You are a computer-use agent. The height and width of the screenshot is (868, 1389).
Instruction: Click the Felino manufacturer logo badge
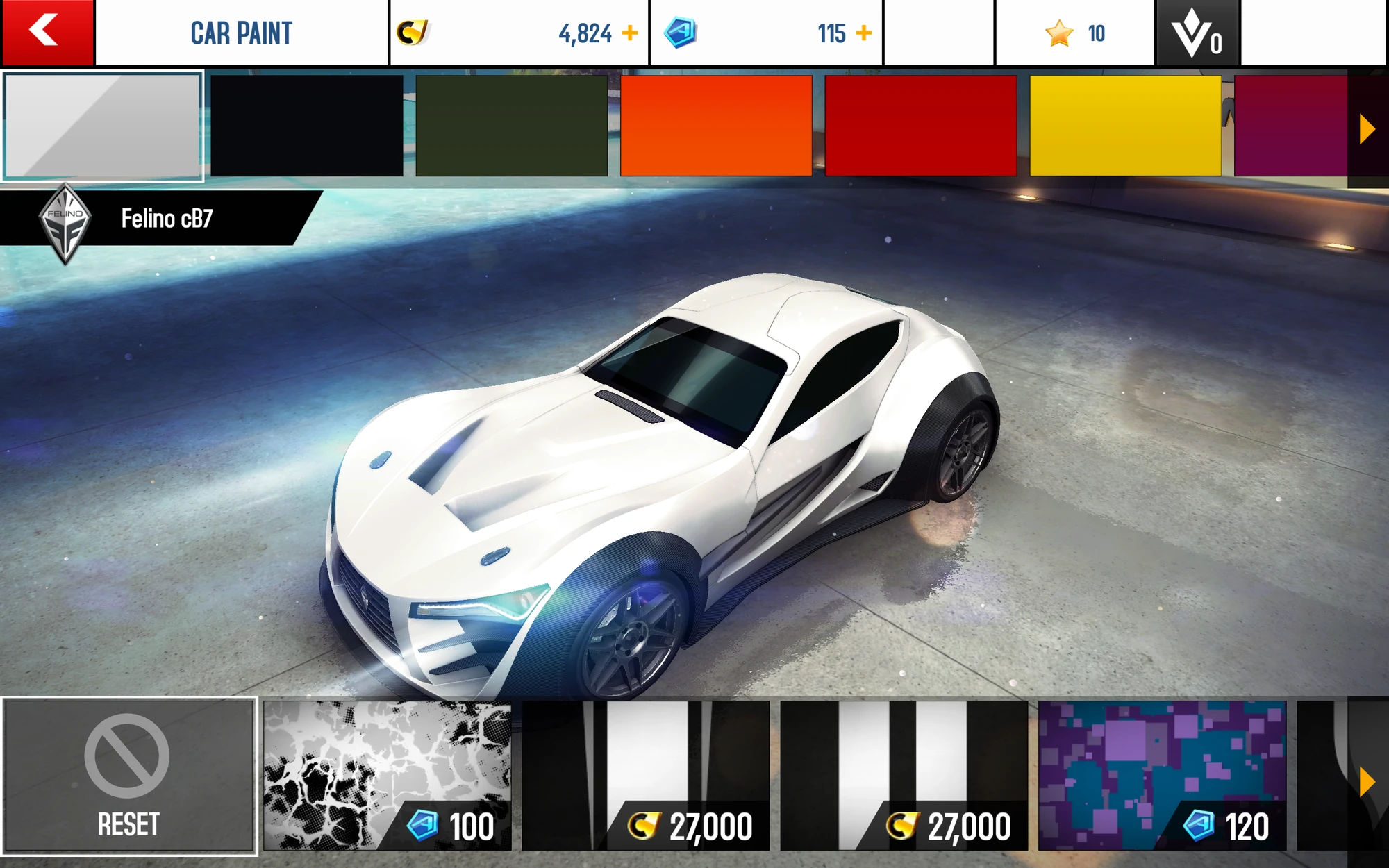click(x=66, y=222)
